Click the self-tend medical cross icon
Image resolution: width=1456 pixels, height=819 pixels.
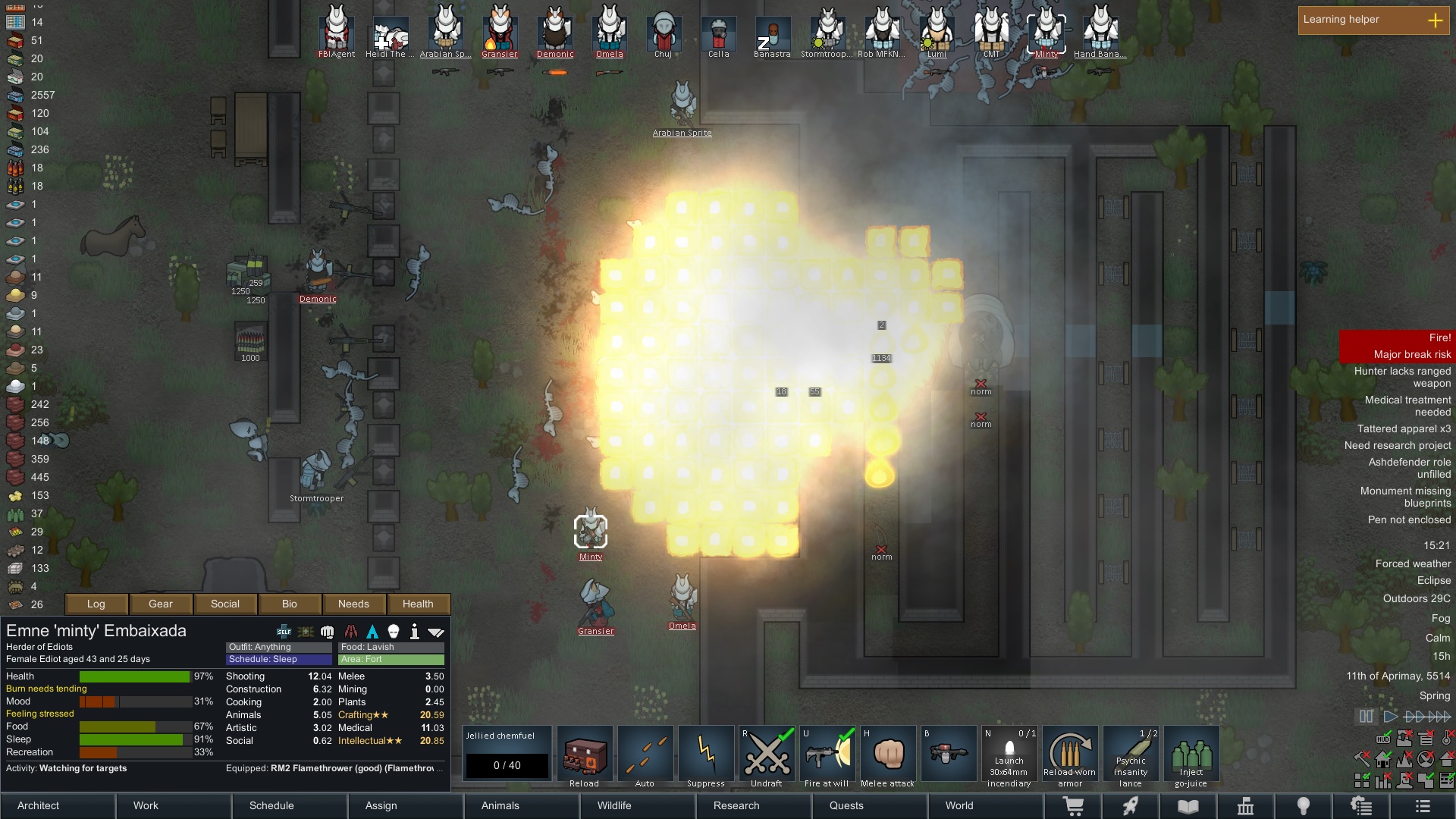284,631
